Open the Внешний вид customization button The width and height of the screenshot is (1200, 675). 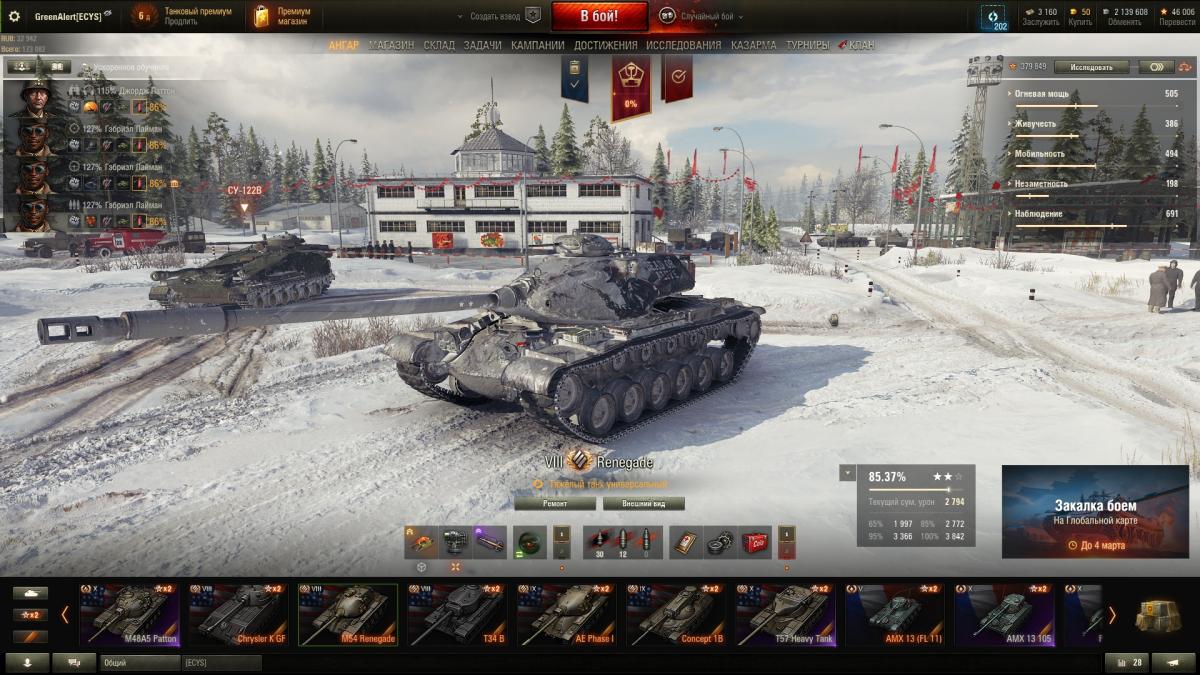pos(642,503)
